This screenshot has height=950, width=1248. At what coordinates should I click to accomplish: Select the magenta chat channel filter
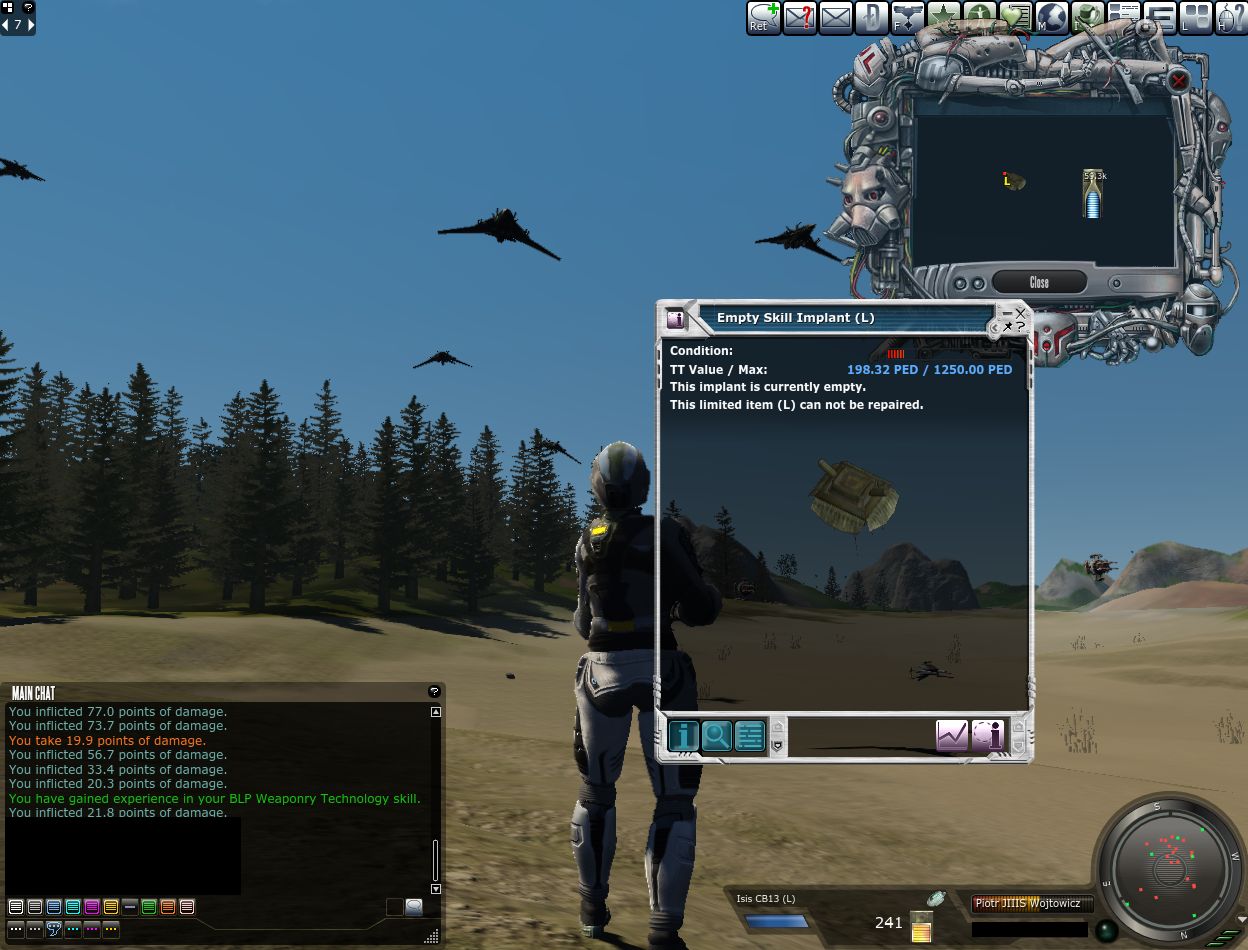pyautogui.click(x=92, y=907)
